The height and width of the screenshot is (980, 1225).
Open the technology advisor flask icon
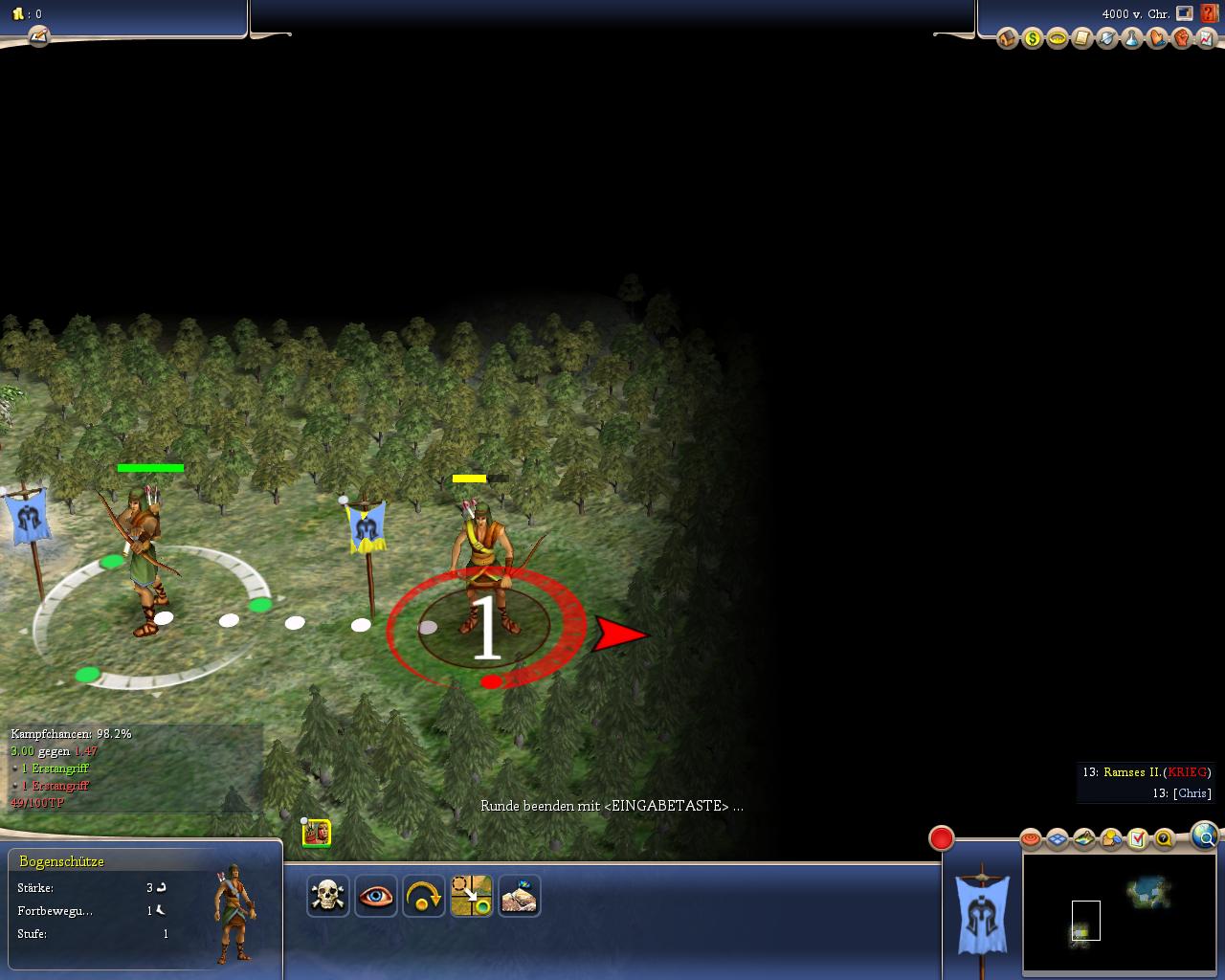(1131, 39)
